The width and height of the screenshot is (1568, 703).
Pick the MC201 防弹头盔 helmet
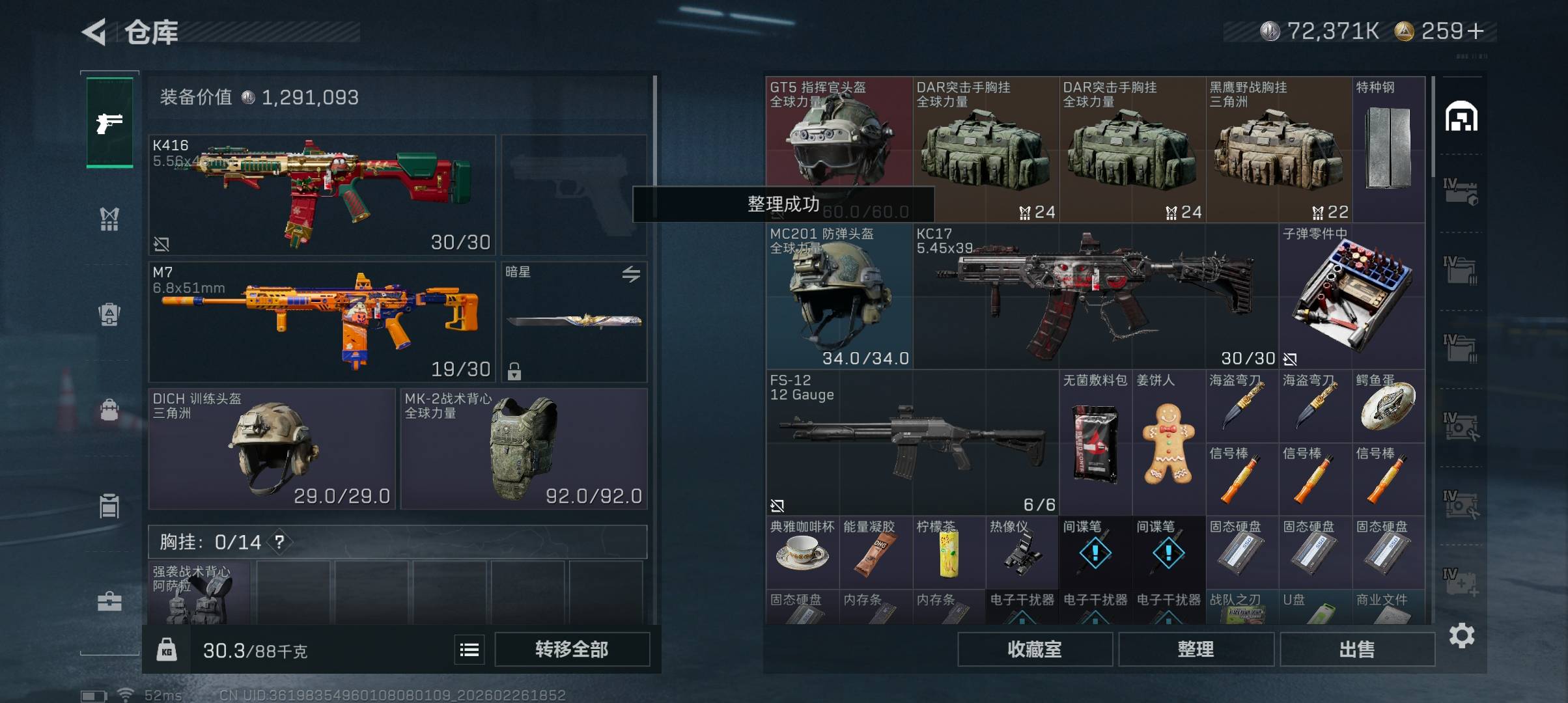pos(839,297)
